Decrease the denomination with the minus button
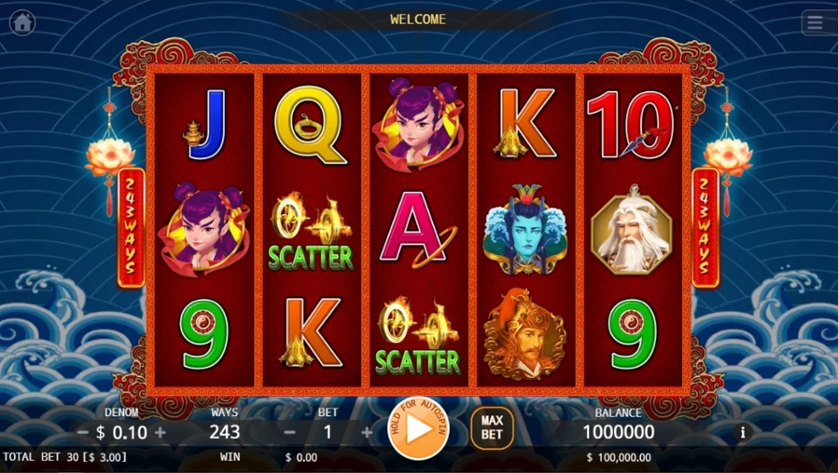This screenshot has width=838, height=473. (x=83, y=433)
